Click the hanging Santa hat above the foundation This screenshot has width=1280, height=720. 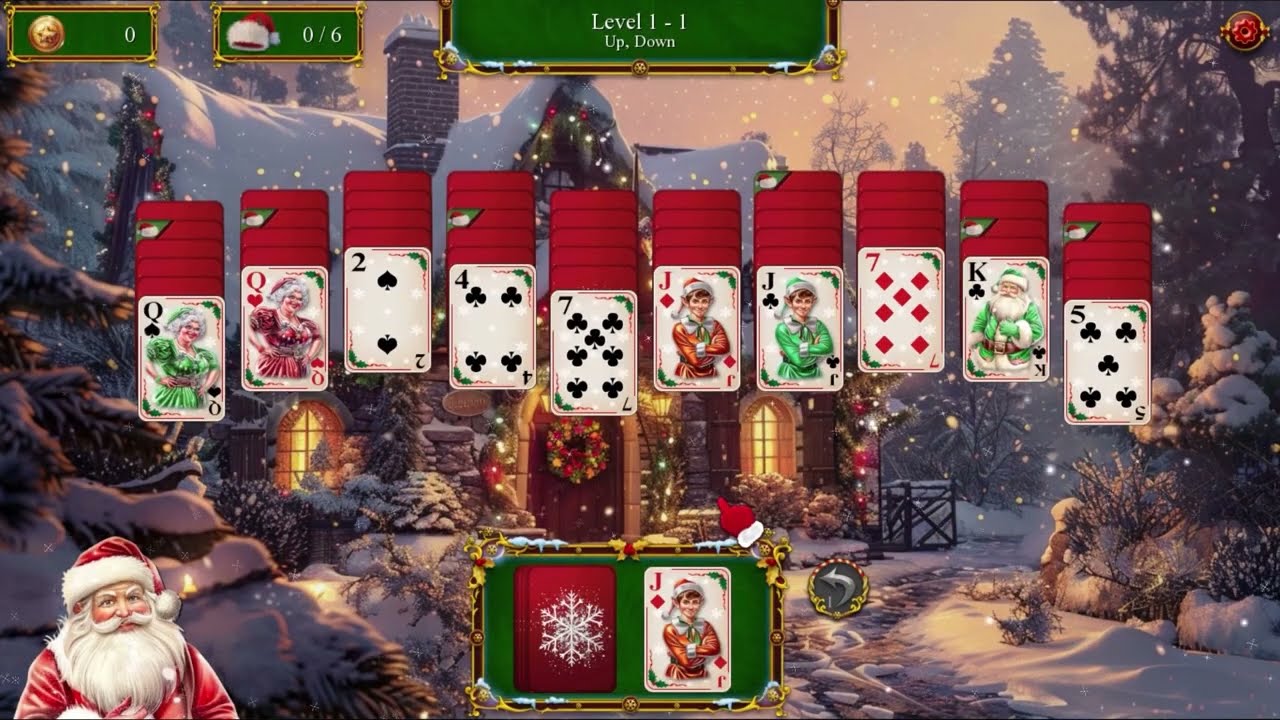(x=735, y=520)
